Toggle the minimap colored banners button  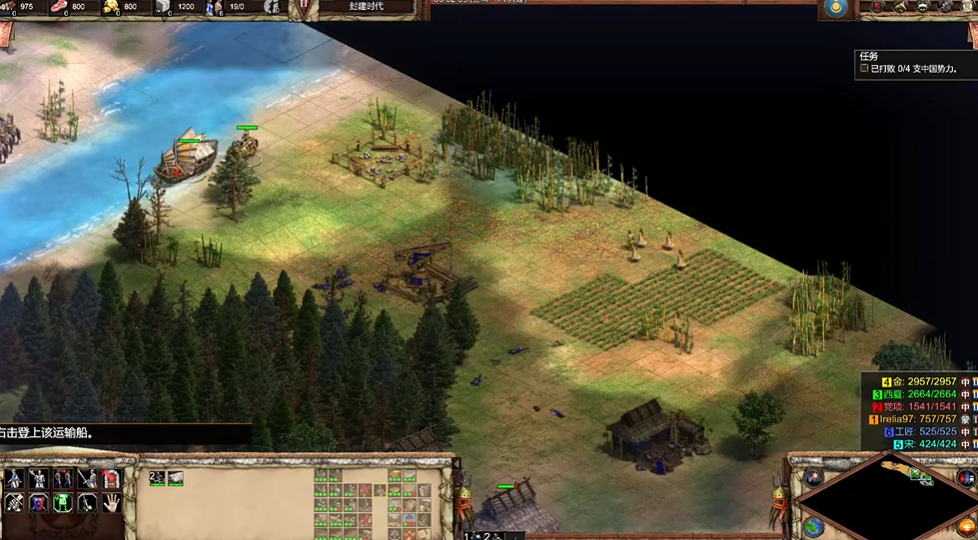click(x=966, y=478)
